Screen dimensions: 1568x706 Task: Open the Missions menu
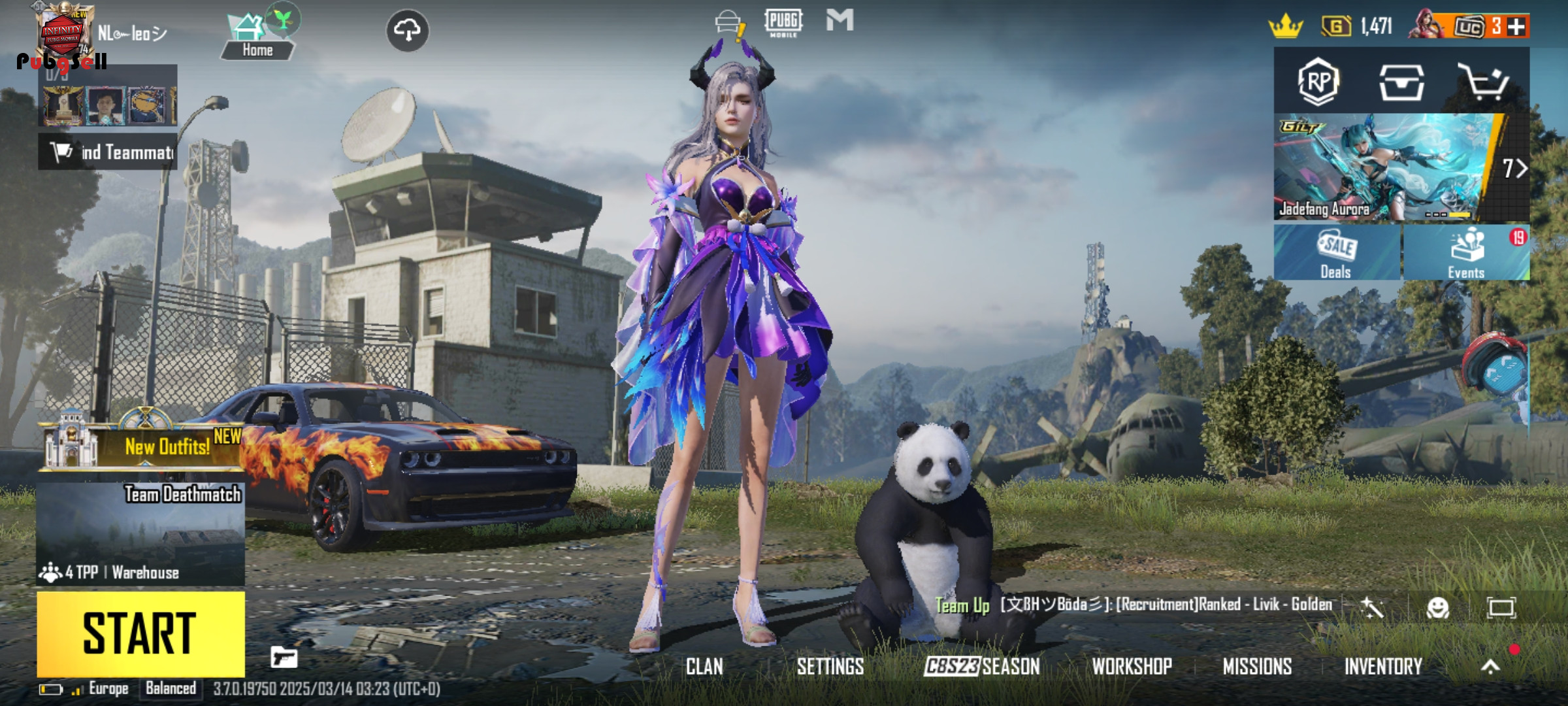pyautogui.click(x=1257, y=666)
